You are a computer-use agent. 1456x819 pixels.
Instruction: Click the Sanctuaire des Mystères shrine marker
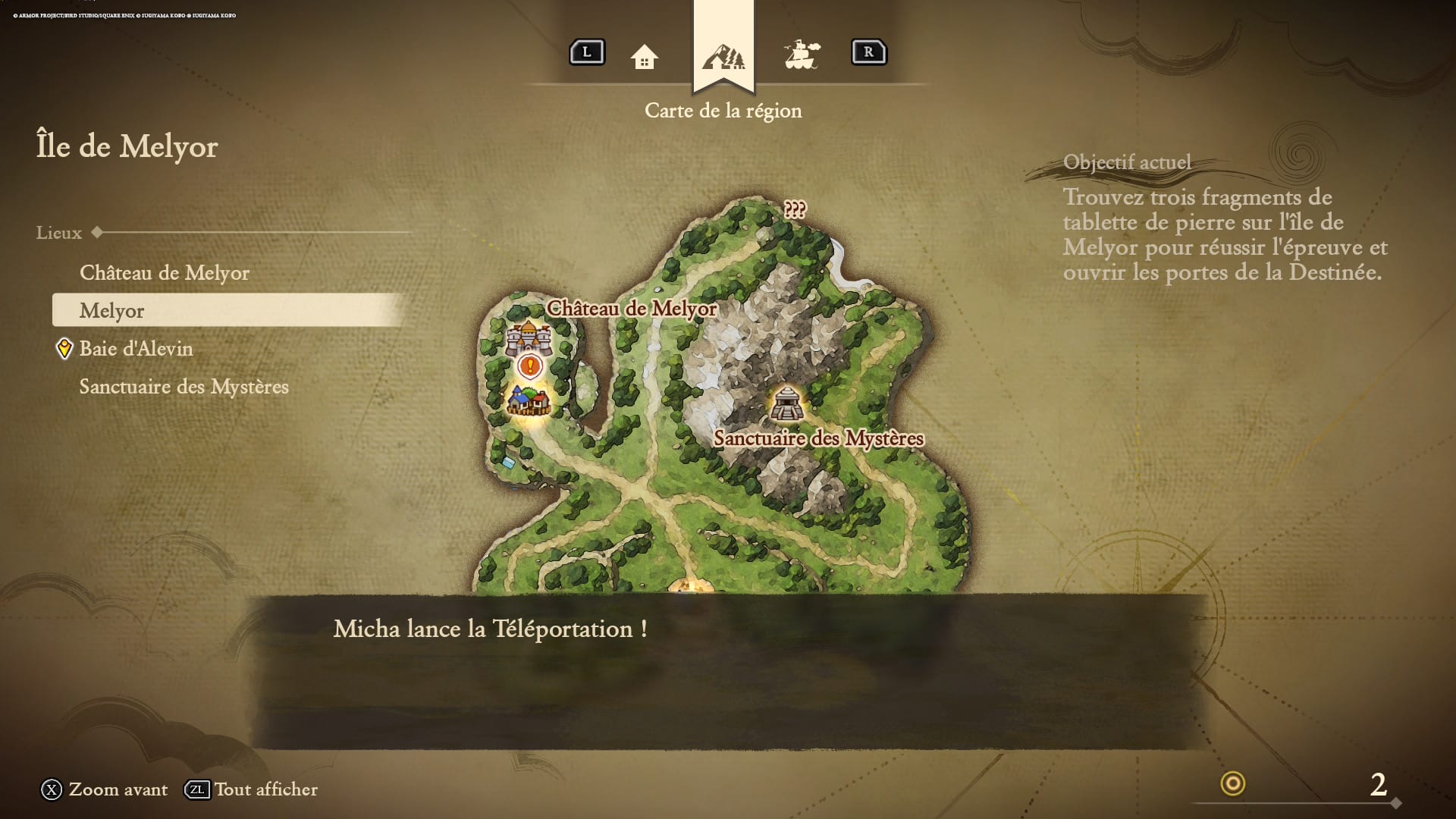(787, 403)
